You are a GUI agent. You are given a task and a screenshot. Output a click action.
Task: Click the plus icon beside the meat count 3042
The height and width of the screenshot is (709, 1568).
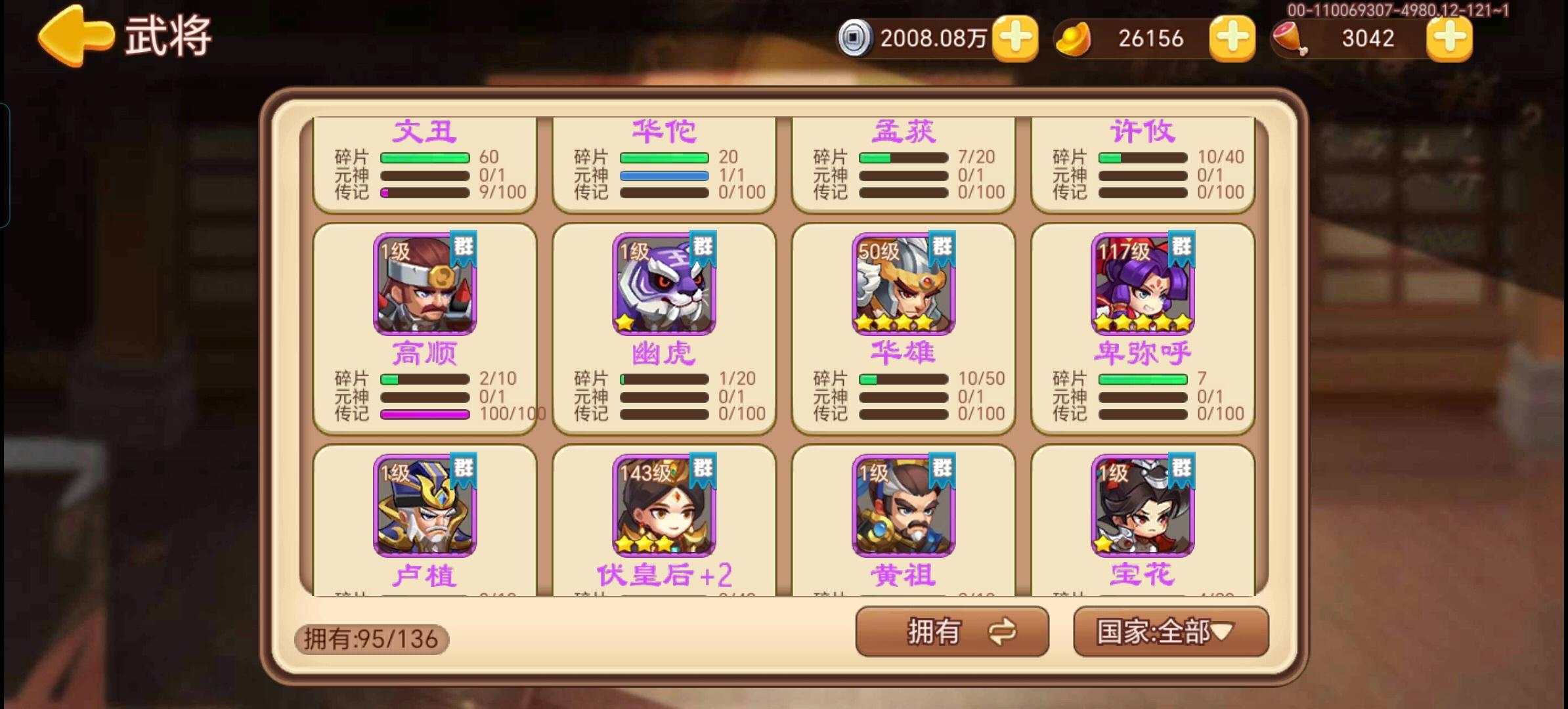tap(1449, 39)
